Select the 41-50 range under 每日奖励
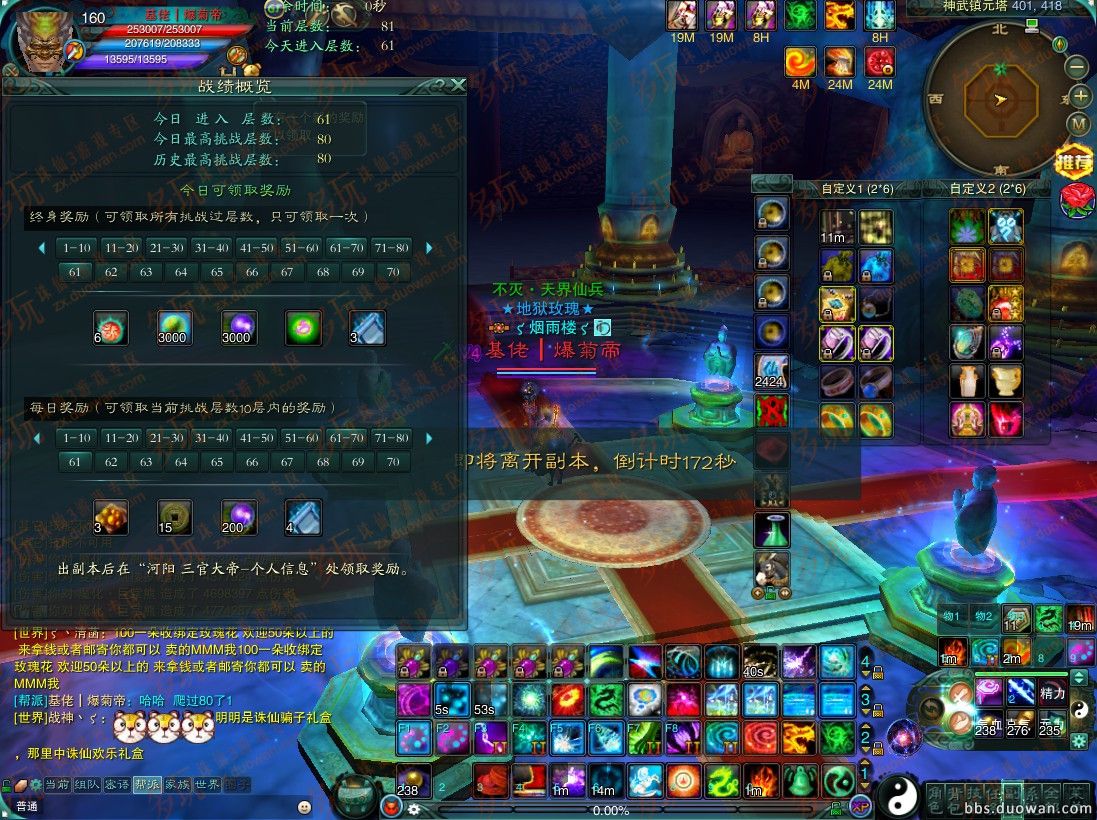Image resolution: width=1097 pixels, height=820 pixels. (x=257, y=438)
